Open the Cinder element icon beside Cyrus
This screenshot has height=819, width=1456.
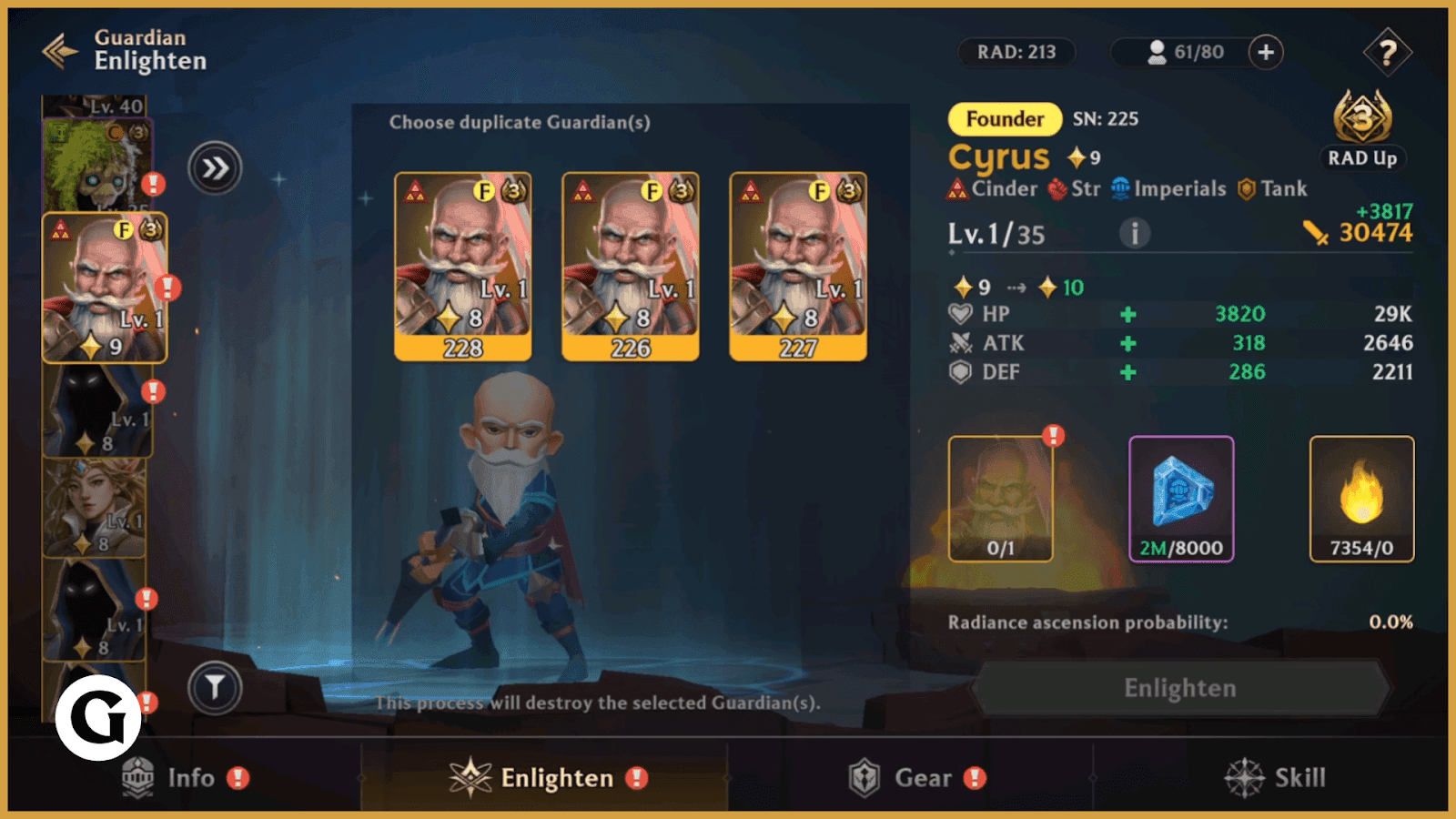957,189
